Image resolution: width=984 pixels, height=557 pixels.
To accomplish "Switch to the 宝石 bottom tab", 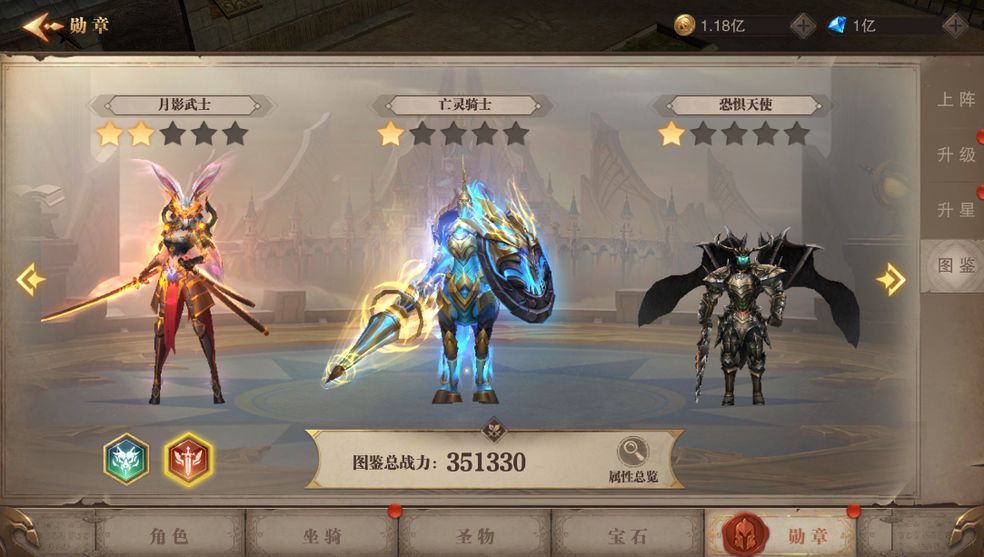I will tap(627, 535).
